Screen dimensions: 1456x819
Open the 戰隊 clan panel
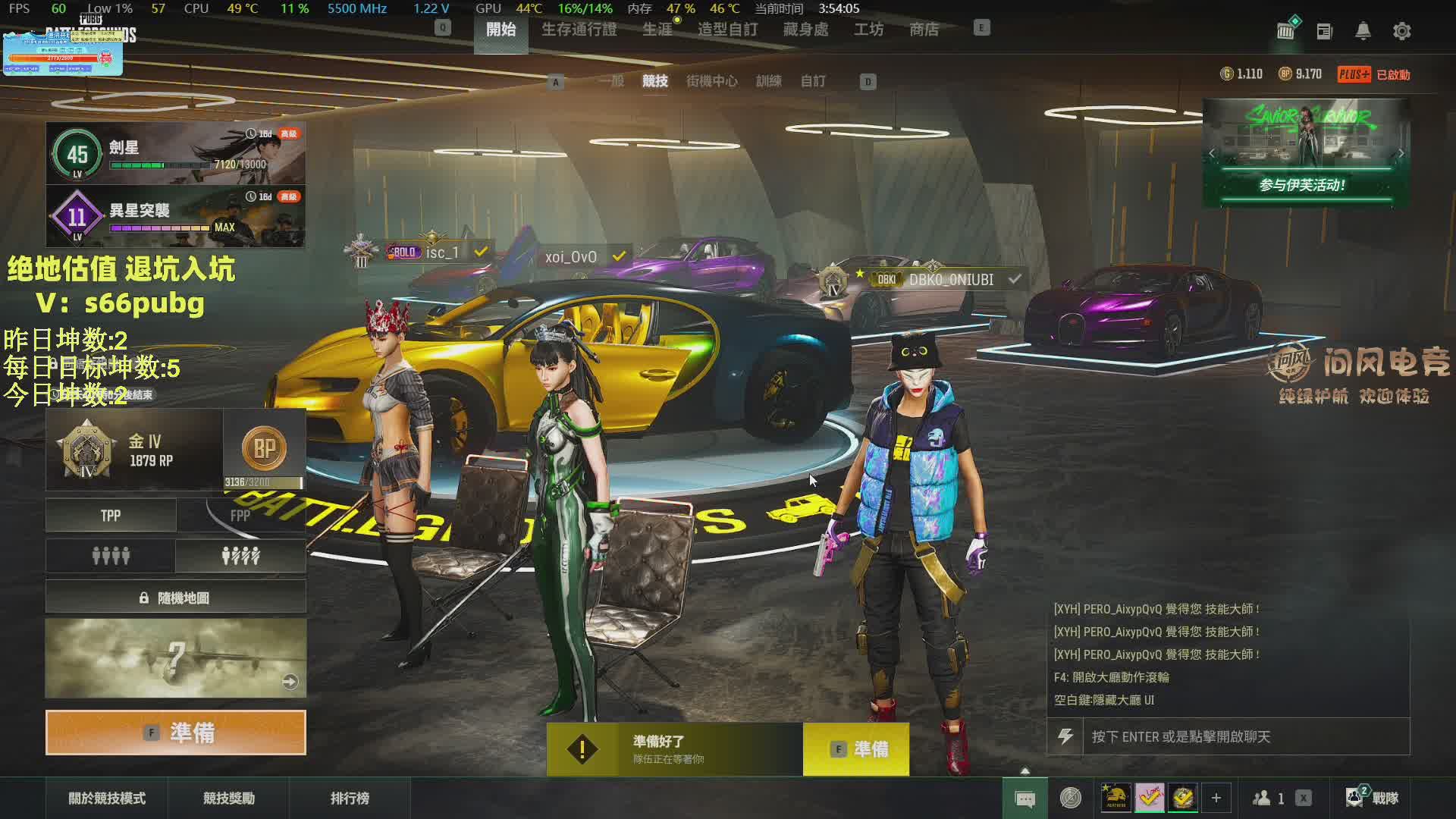tap(1373, 798)
